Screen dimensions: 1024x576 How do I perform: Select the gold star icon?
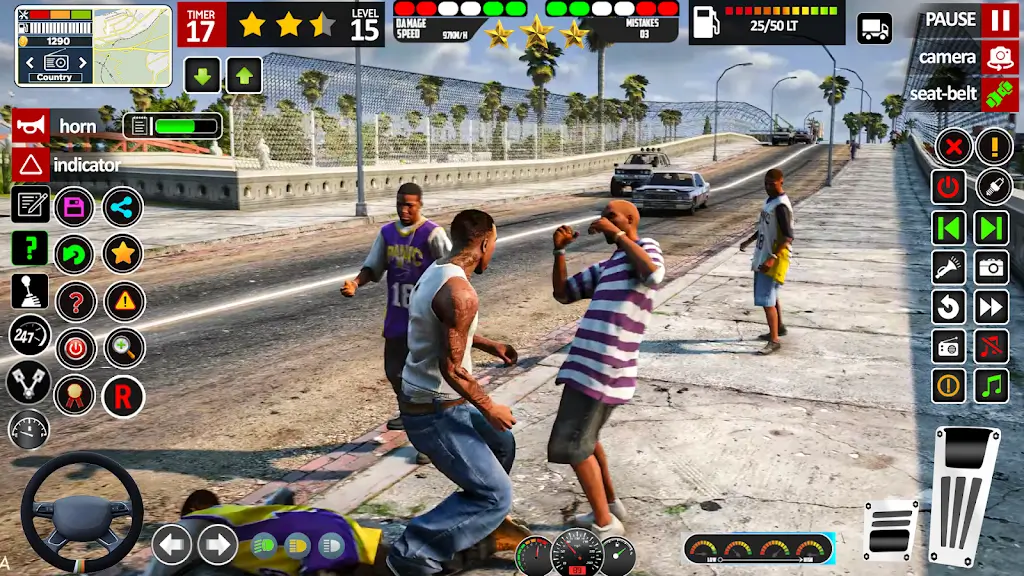(x=123, y=253)
